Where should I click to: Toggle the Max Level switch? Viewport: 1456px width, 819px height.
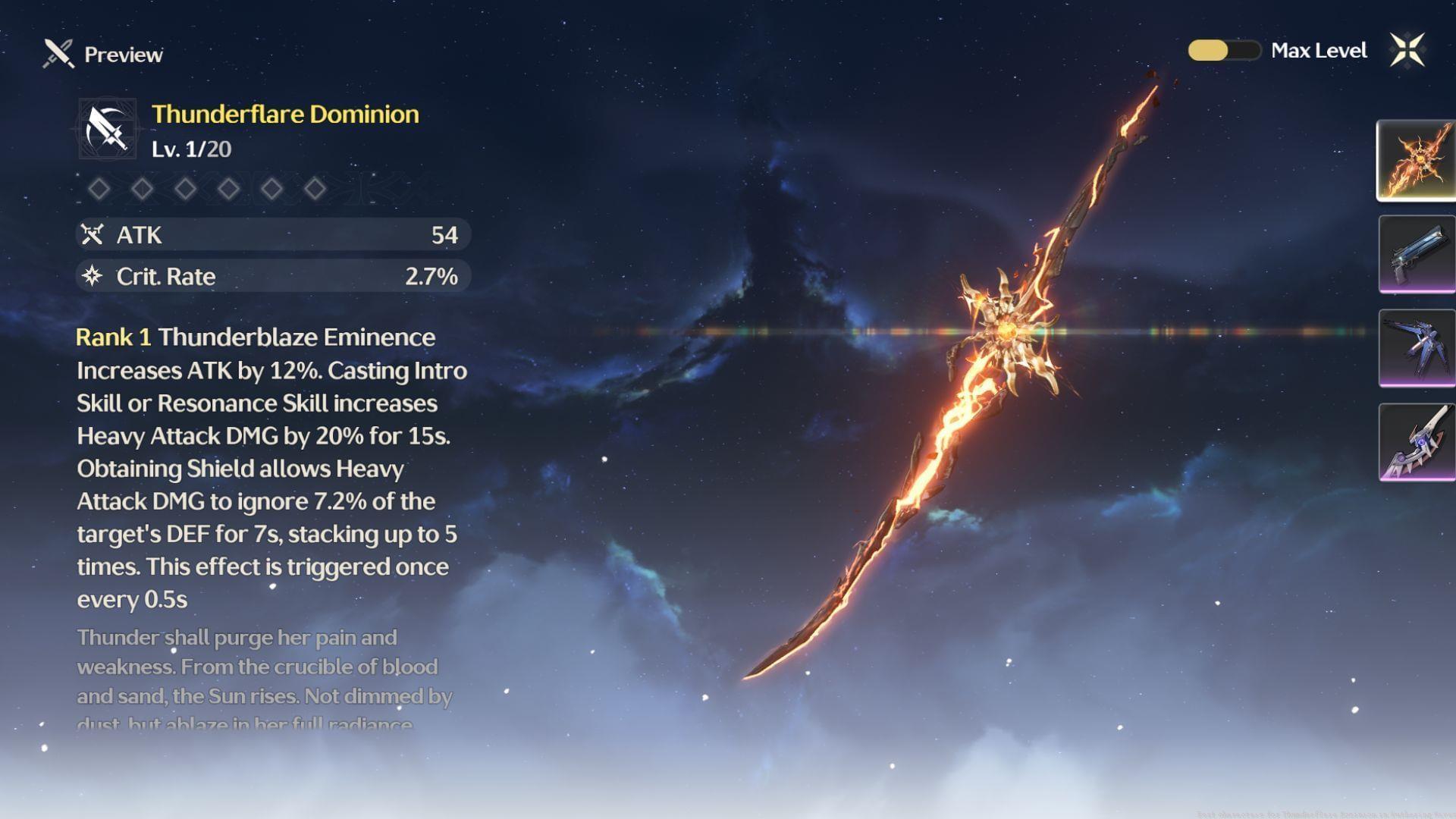pos(1223,51)
